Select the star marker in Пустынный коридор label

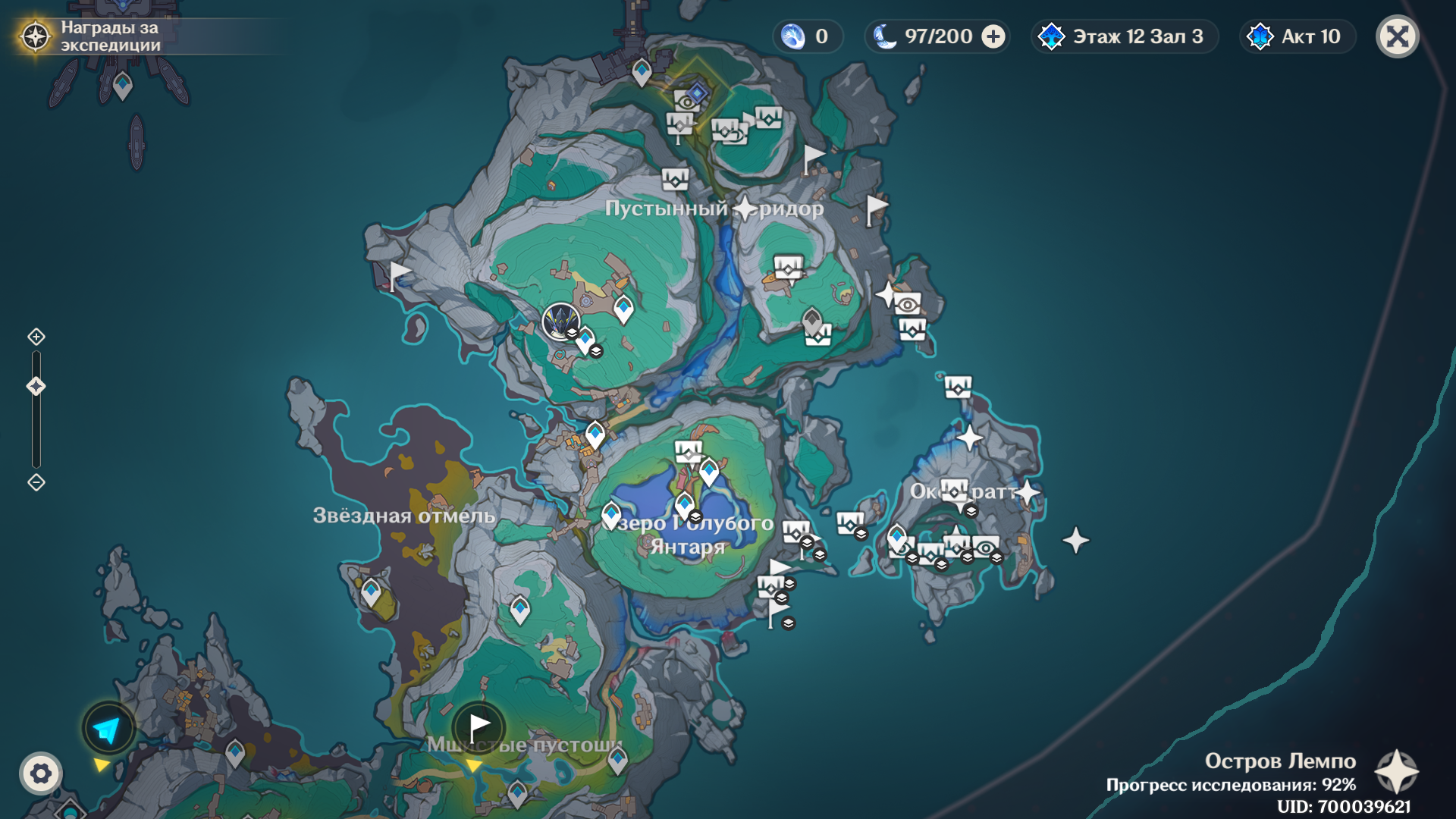745,208
